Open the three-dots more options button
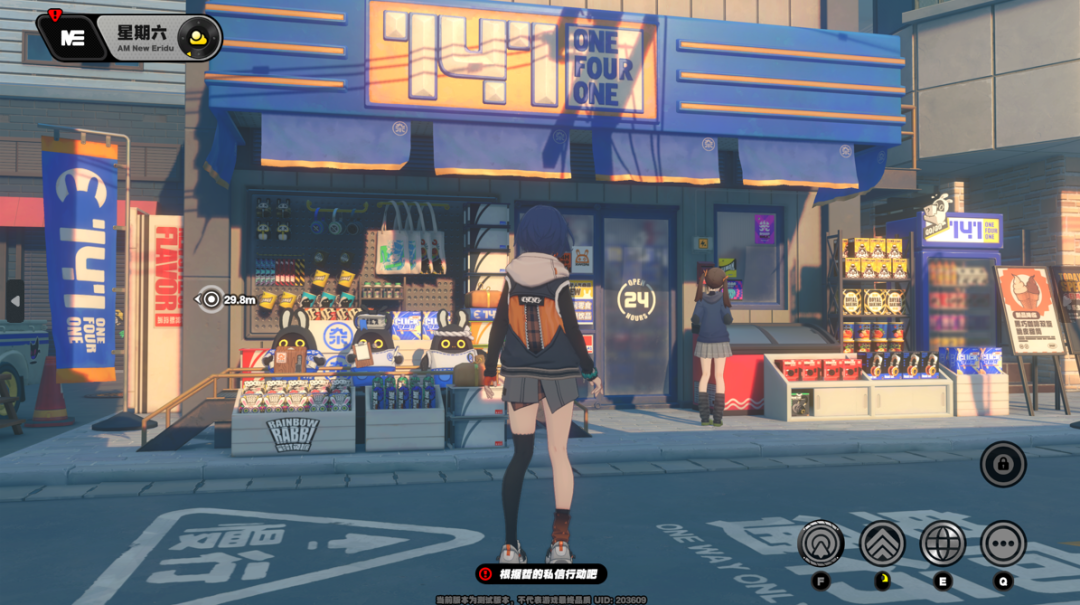This screenshot has width=1080, height=605. (x=1002, y=543)
